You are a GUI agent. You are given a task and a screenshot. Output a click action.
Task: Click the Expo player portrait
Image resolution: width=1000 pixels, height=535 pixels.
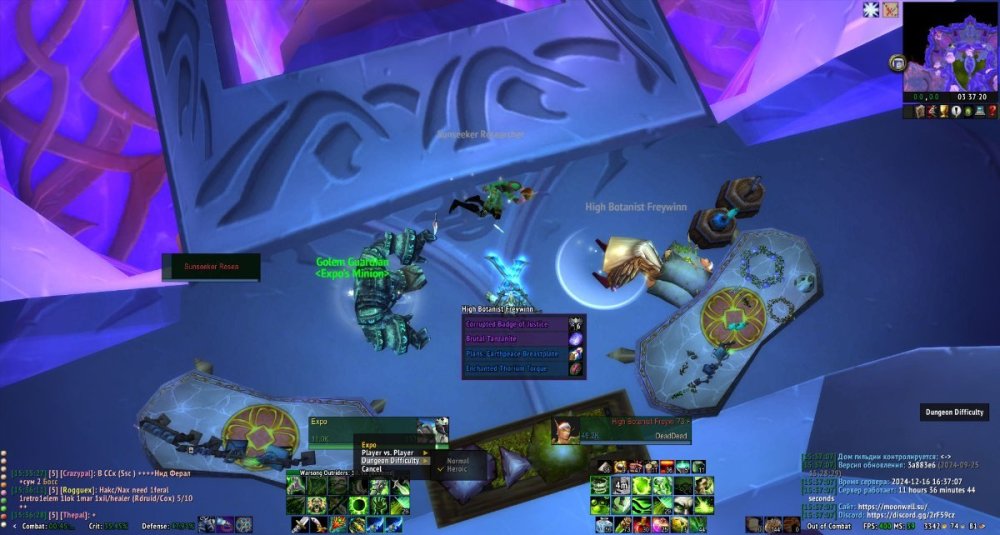(433, 429)
